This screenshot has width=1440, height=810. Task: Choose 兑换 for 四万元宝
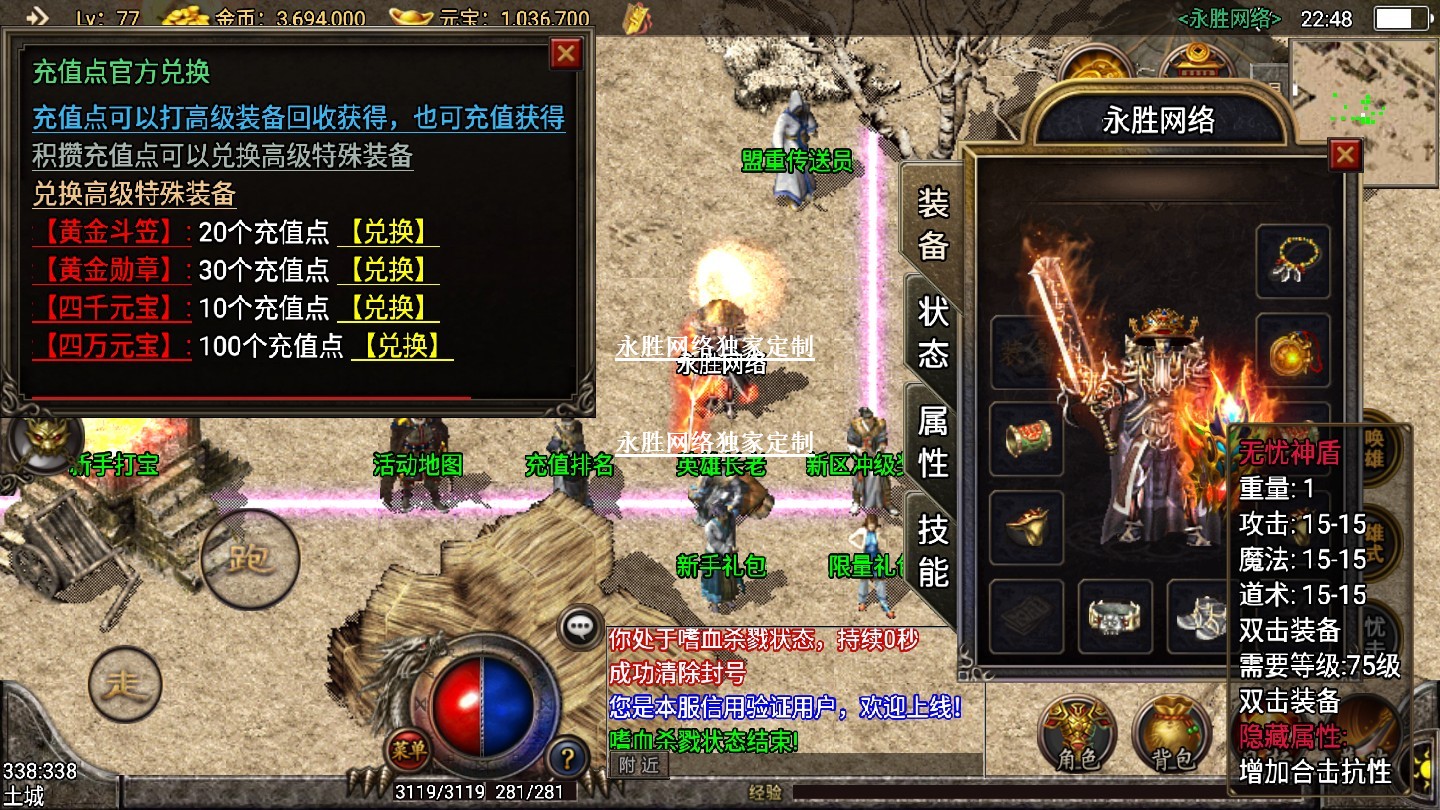pos(402,346)
